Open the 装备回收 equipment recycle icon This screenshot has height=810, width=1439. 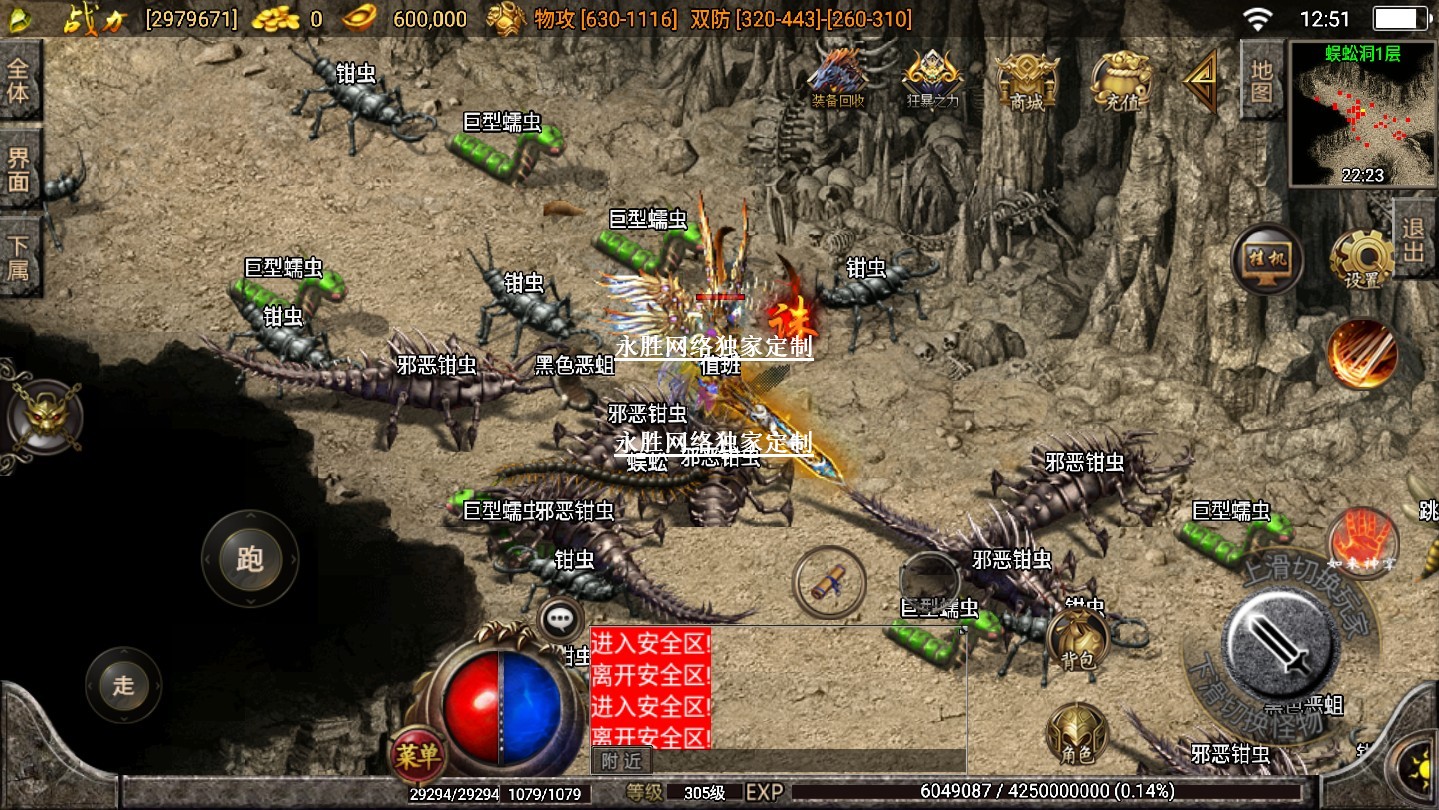coord(838,76)
